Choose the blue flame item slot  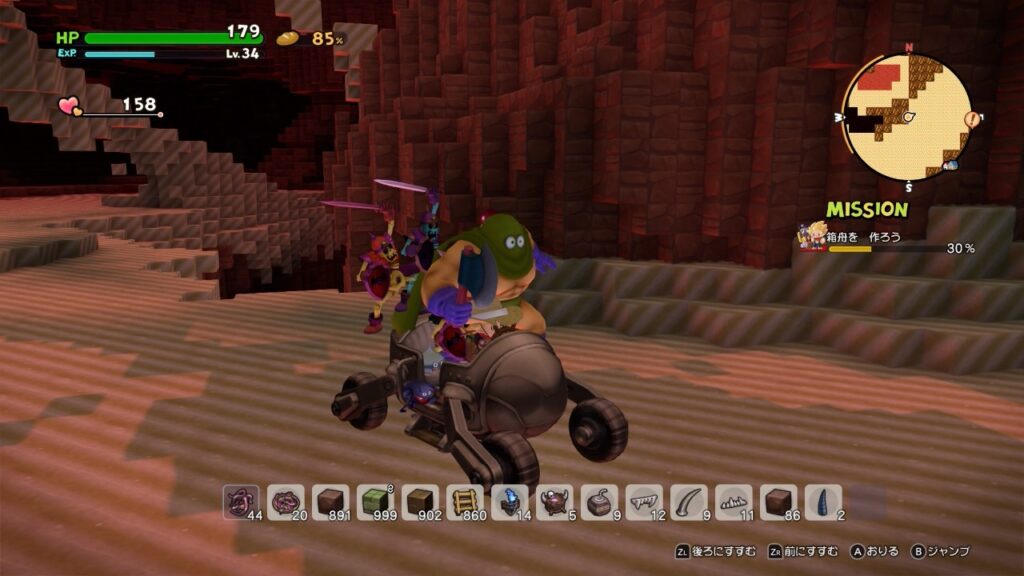pos(511,502)
